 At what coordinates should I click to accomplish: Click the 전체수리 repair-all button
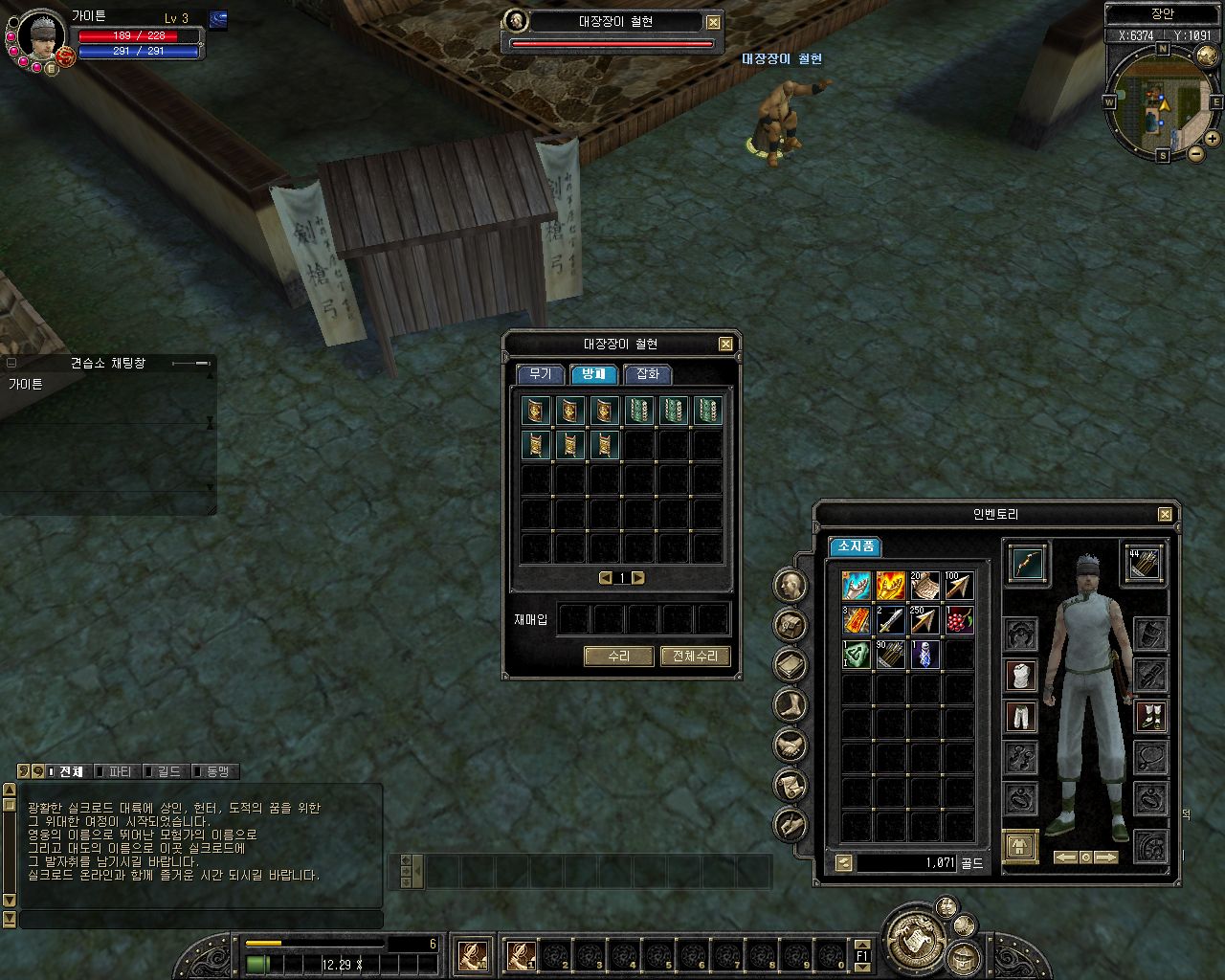click(696, 657)
